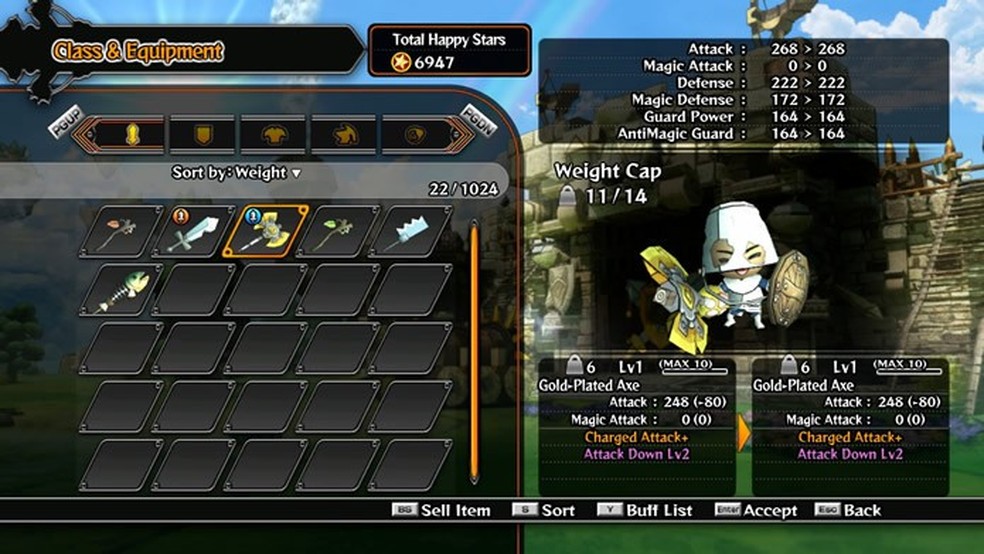Viewport: 984px width, 554px height.
Task: Open the body armor category tab
Action: point(272,134)
